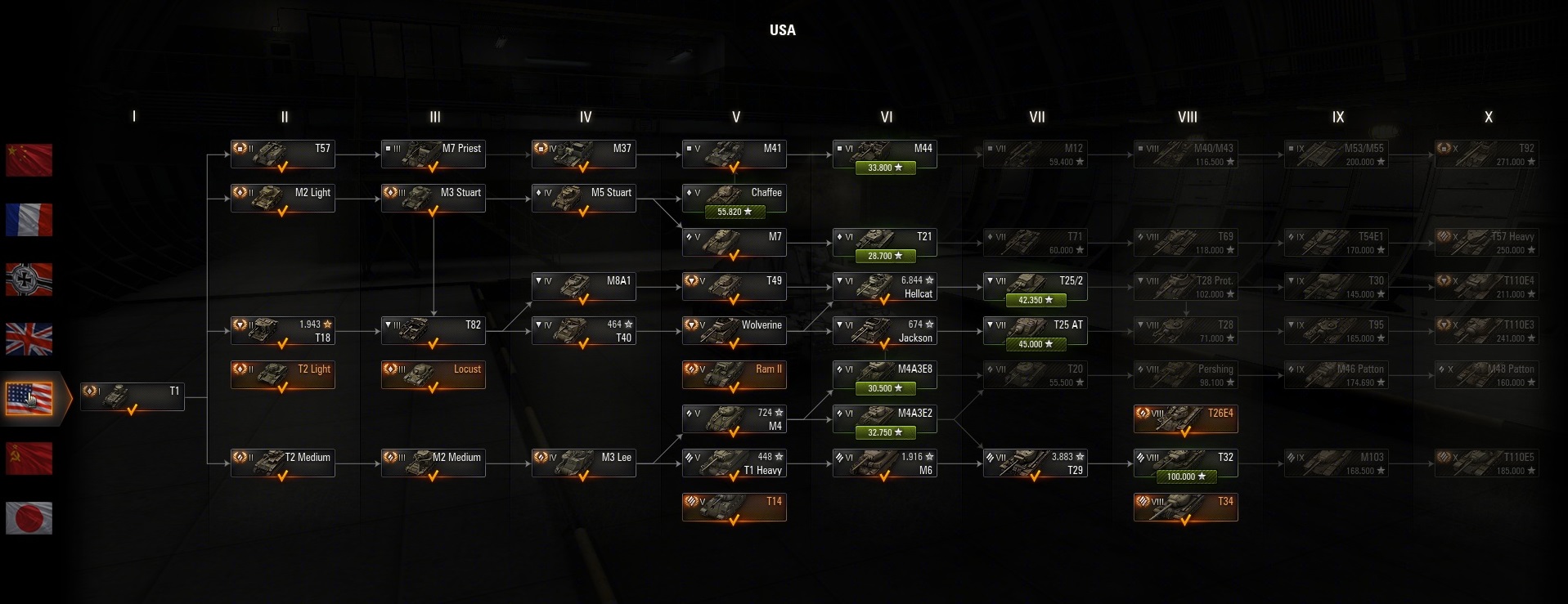Image resolution: width=1568 pixels, height=604 pixels.
Task: Select the T32 heavy tank node
Action: [1186, 463]
